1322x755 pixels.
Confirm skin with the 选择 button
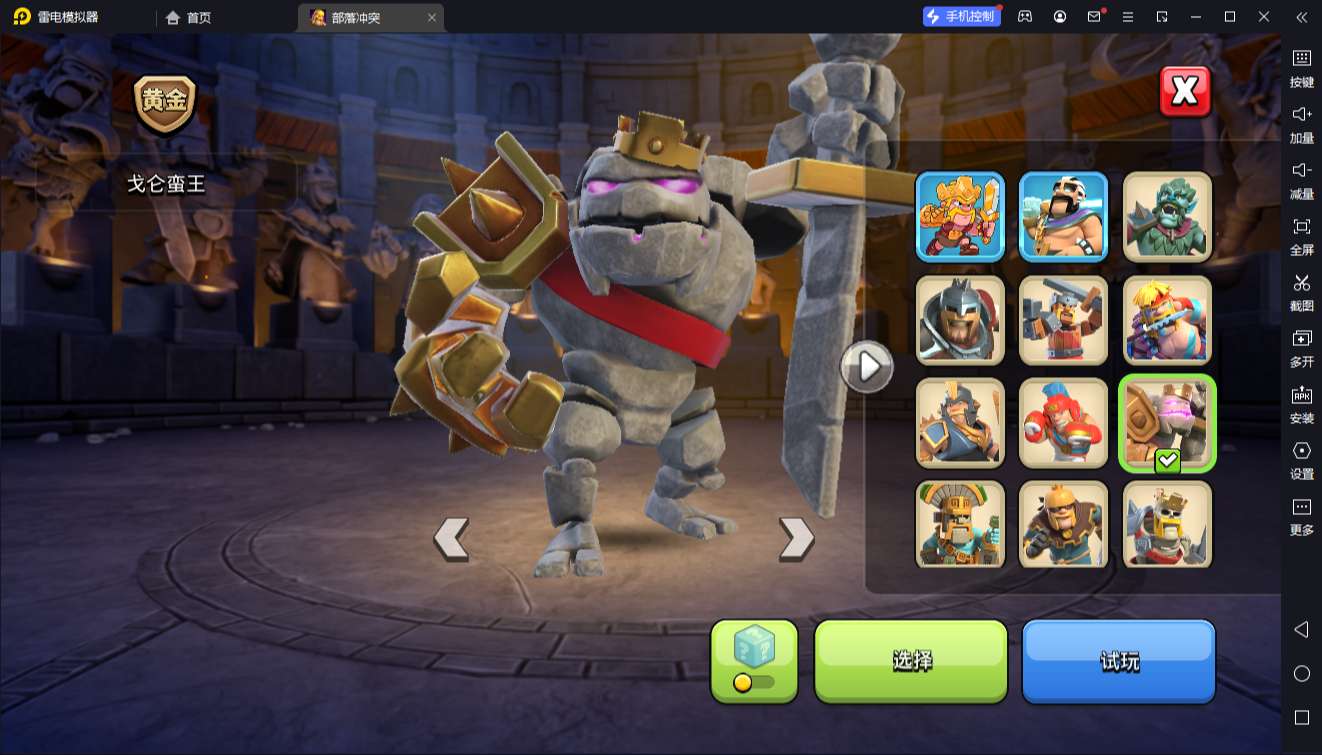[911, 660]
